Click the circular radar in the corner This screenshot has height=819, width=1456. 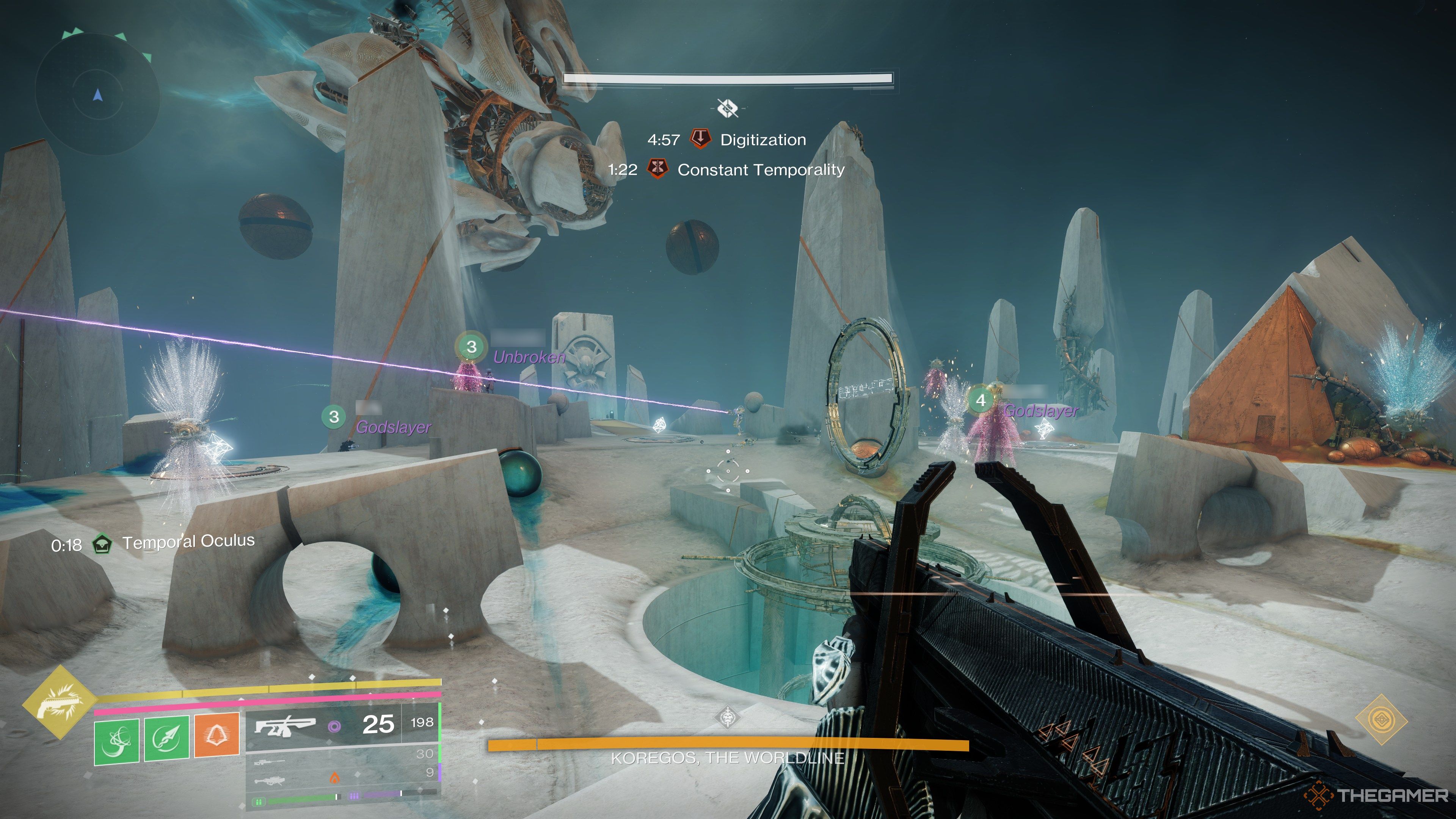click(x=97, y=95)
